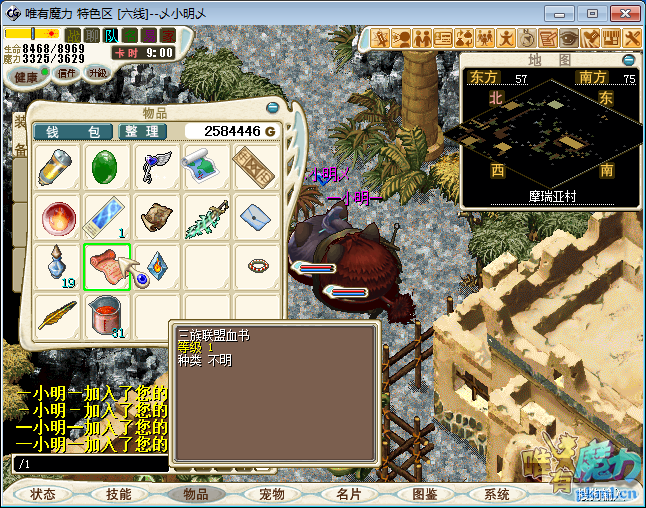
Task: Choose the rolled map item
Action: [x=206, y=167]
